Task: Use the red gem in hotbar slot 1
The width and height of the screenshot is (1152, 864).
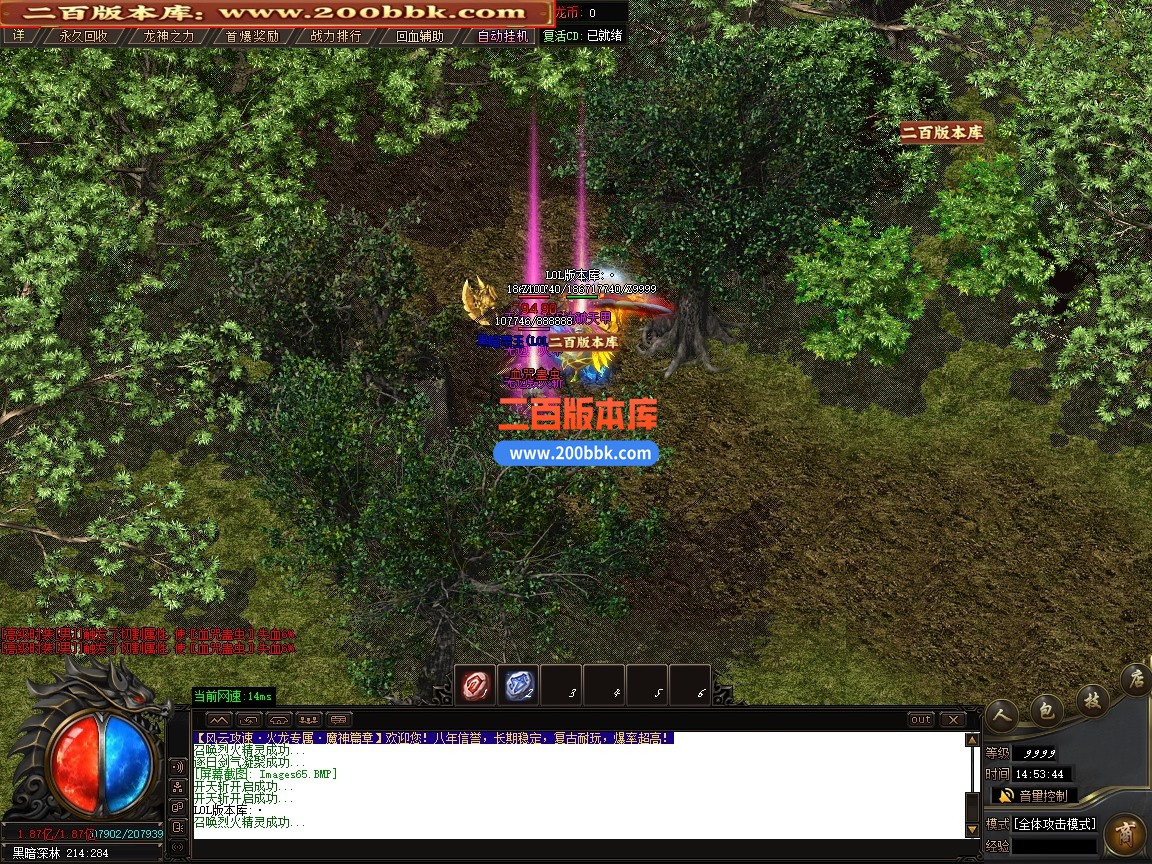Action: 475,686
